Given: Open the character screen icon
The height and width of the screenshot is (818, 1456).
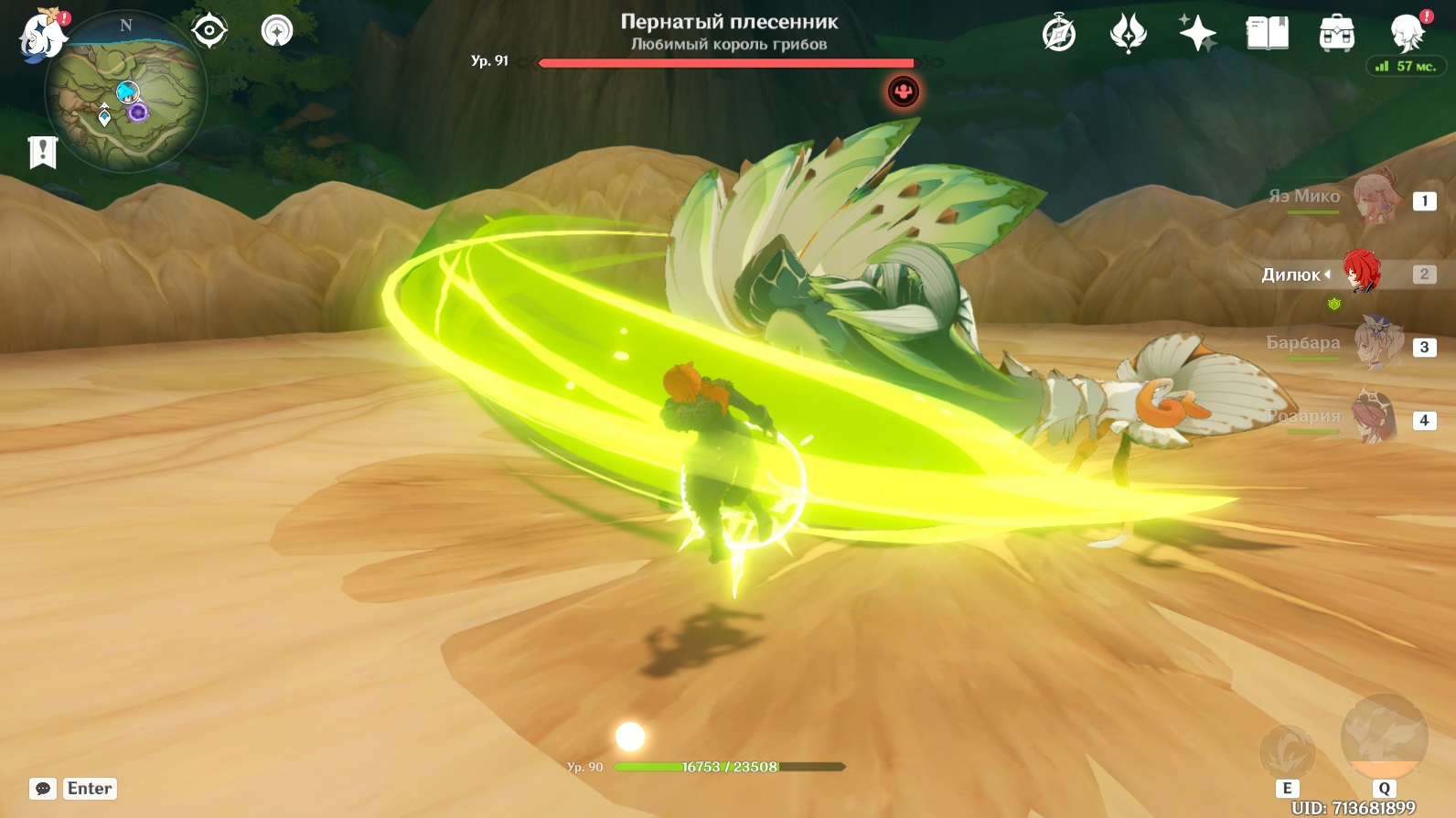Looking at the screenshot, I should click(x=1406, y=34).
